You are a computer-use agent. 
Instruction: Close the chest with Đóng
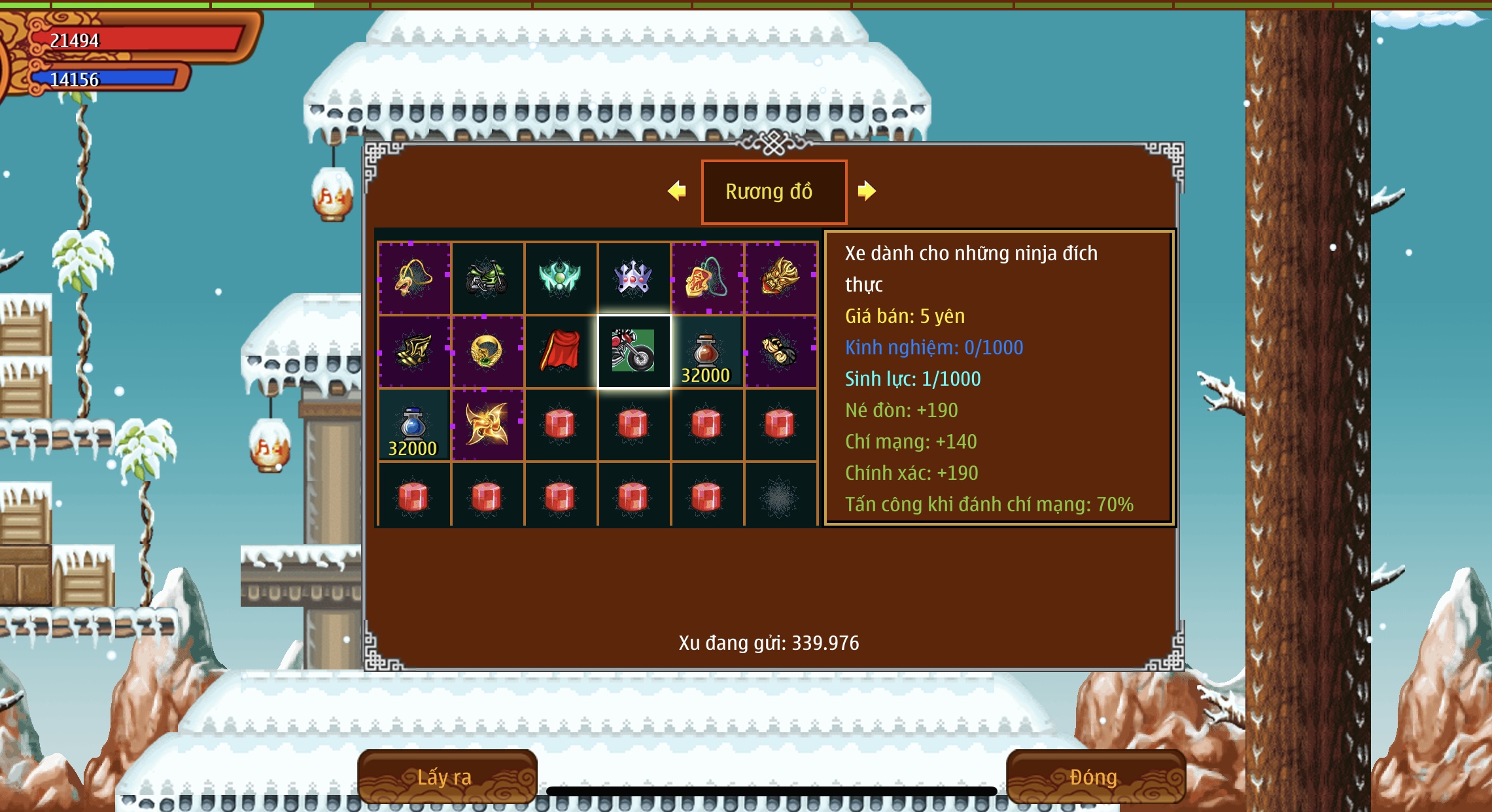coord(1095,777)
